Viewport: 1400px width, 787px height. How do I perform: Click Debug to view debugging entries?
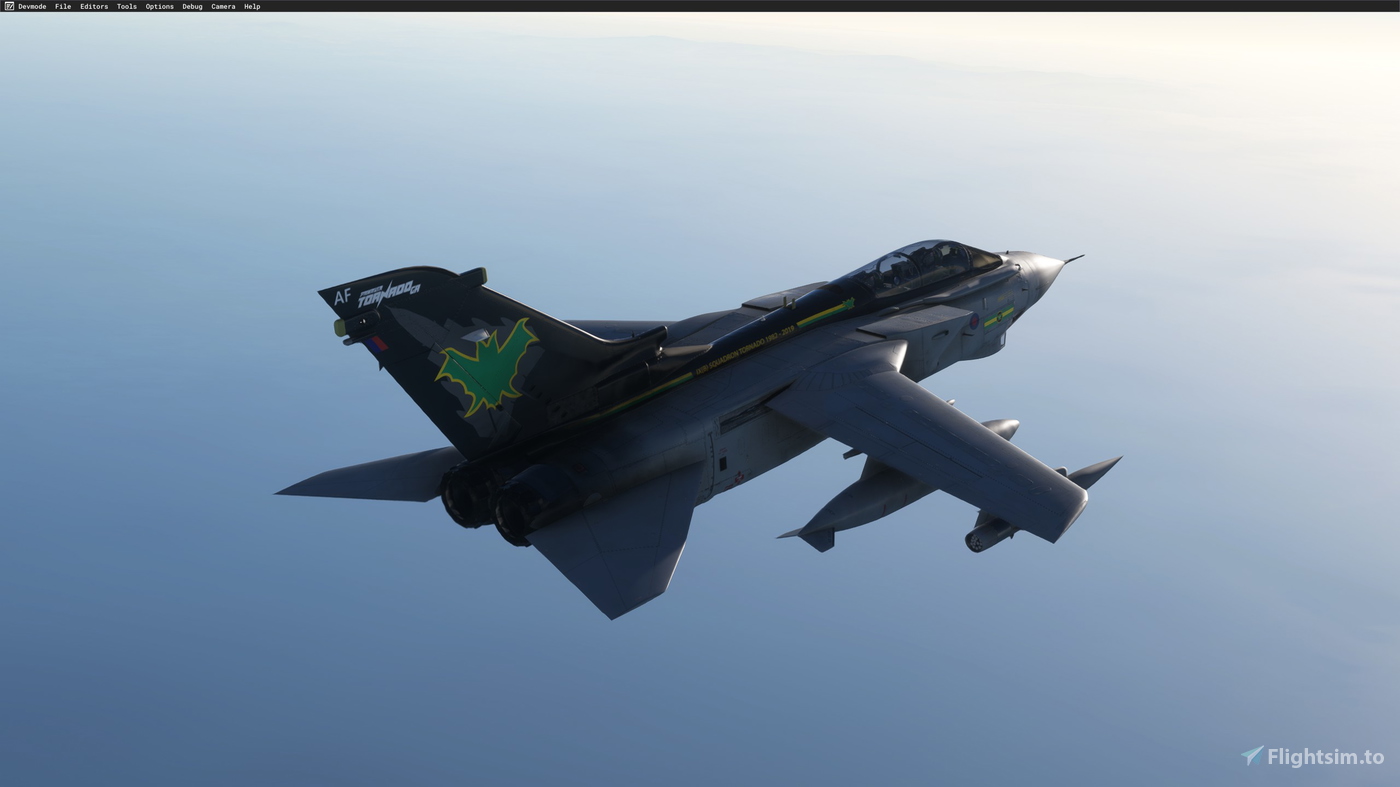click(x=190, y=5)
